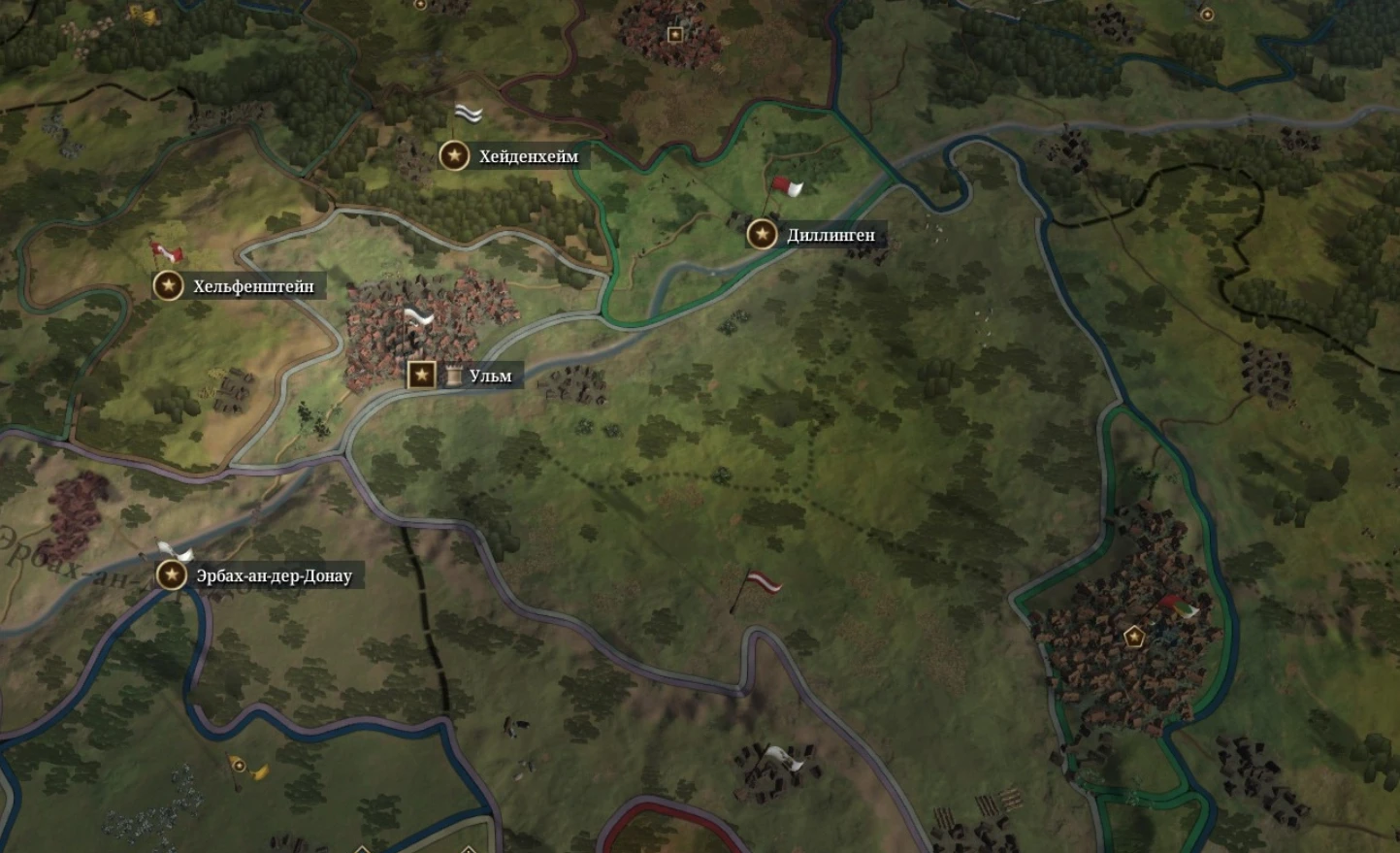1400x853 pixels.
Task: Click the red-and-white flag above Диллинген
Action: coord(786,186)
